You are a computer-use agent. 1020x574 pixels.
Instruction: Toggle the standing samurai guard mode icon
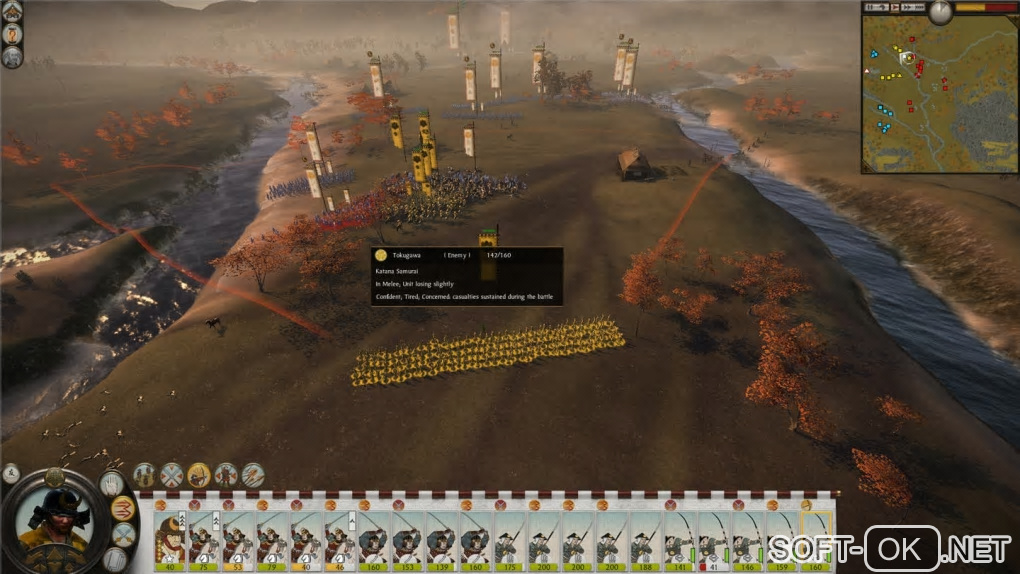pyautogui.click(x=226, y=475)
